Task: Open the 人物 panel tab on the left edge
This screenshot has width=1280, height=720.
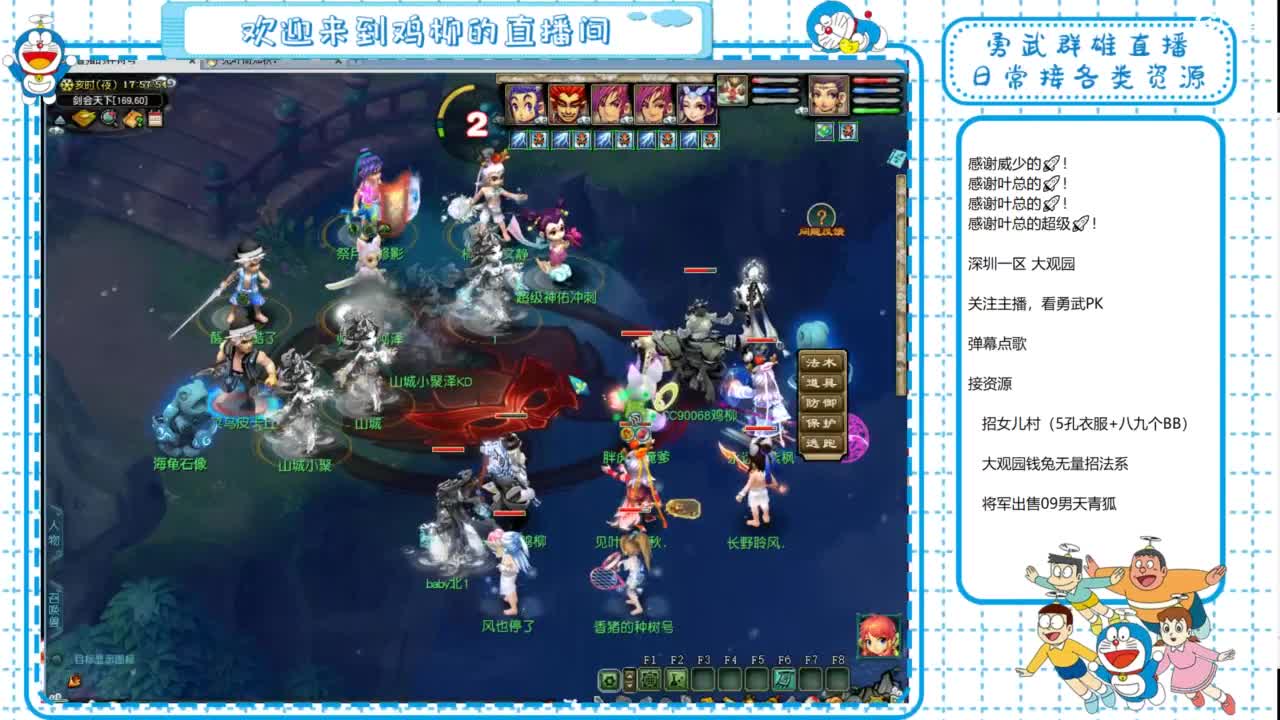Action: (x=55, y=532)
